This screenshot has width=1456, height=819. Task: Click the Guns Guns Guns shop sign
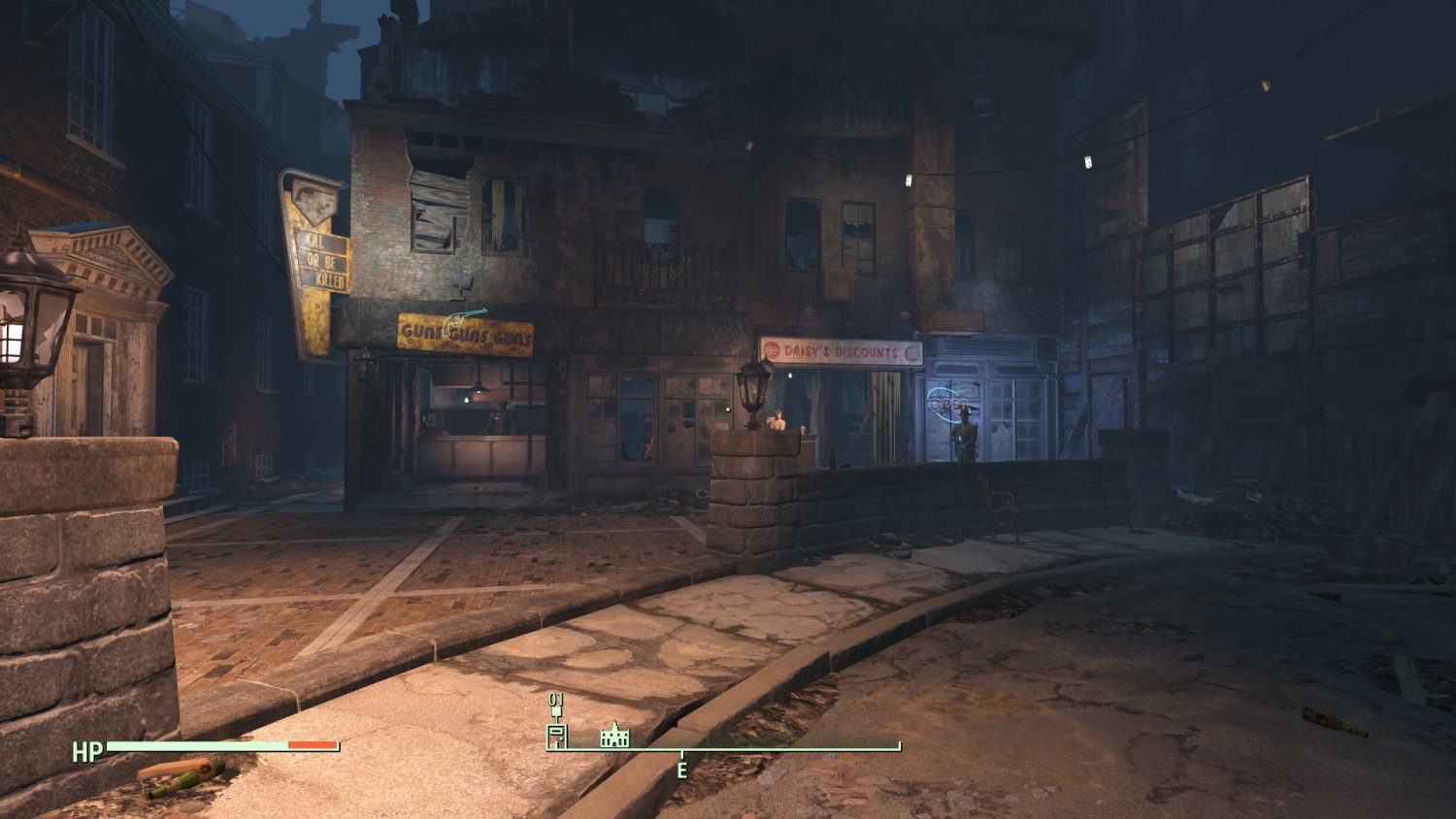tap(464, 330)
